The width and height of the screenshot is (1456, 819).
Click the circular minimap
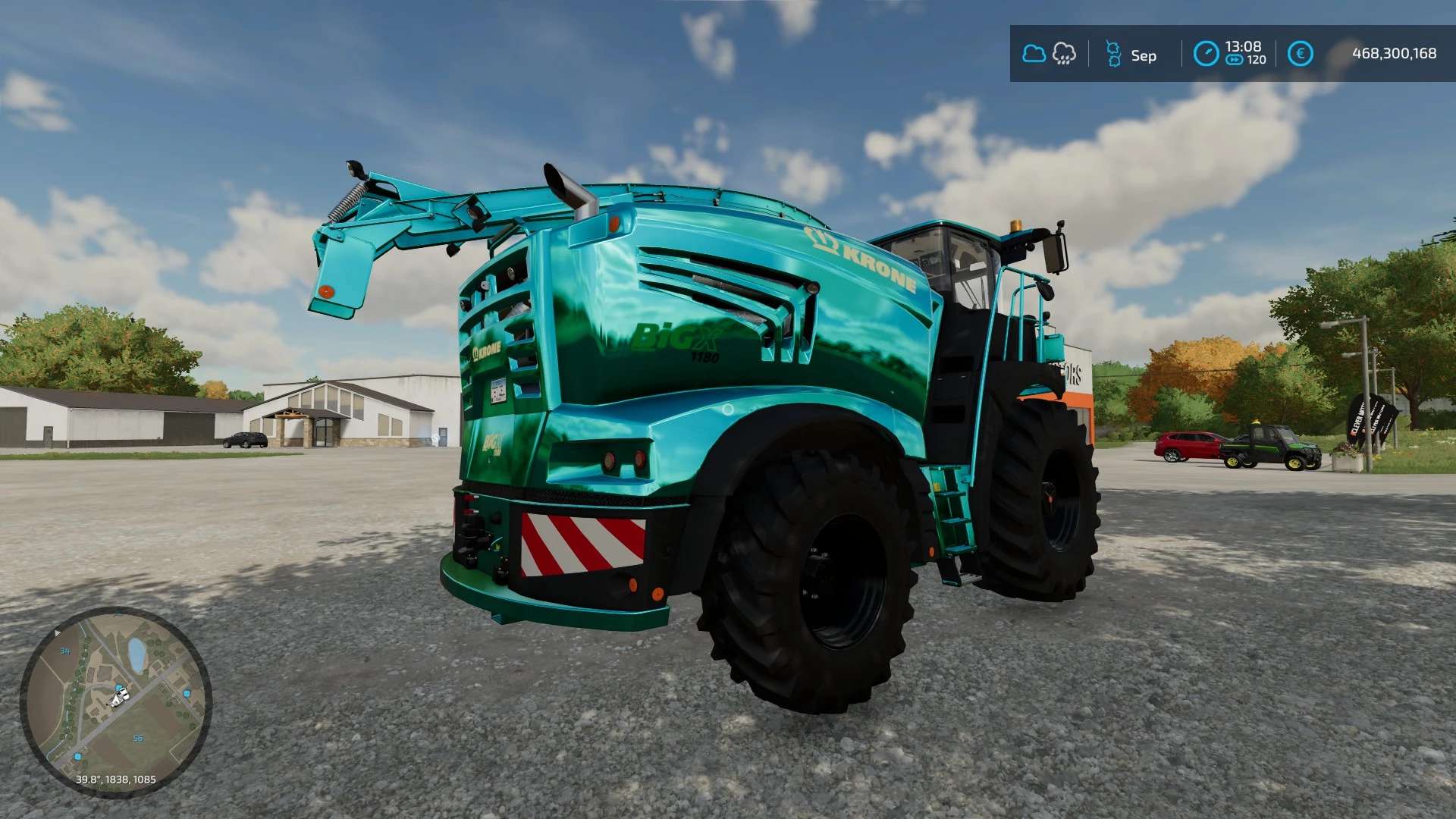[x=115, y=701]
